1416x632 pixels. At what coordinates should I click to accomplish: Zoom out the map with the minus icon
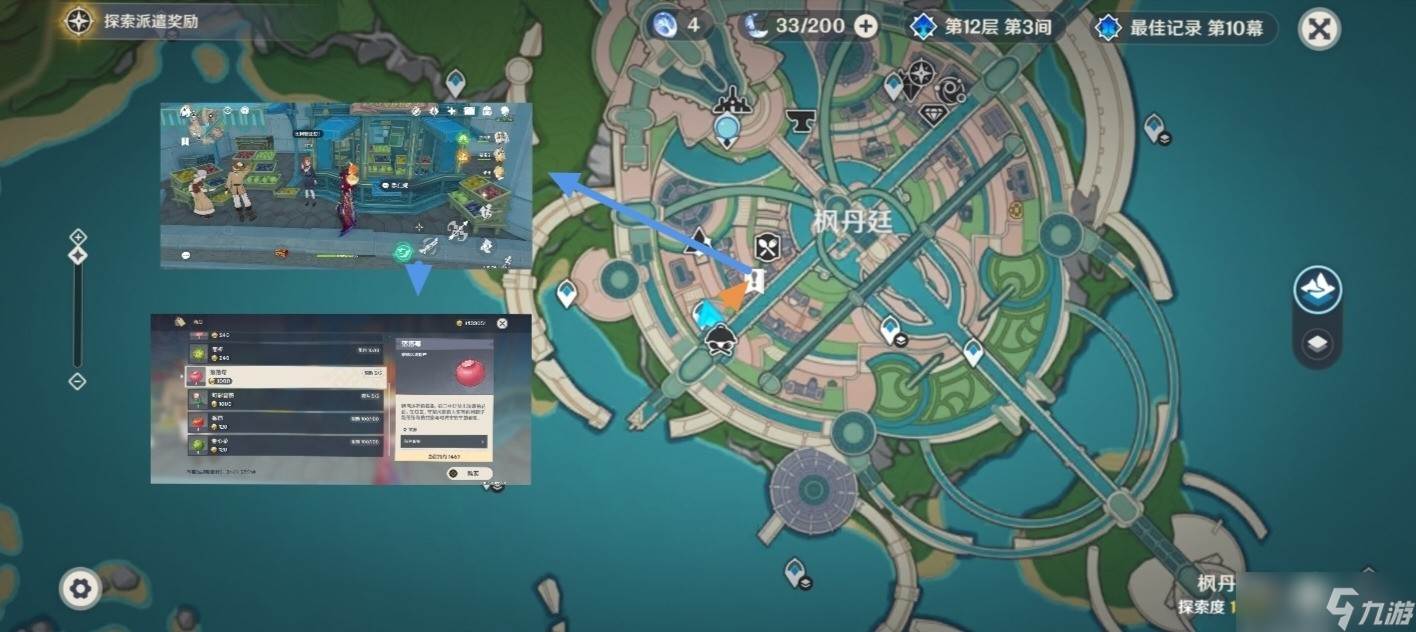click(x=78, y=381)
